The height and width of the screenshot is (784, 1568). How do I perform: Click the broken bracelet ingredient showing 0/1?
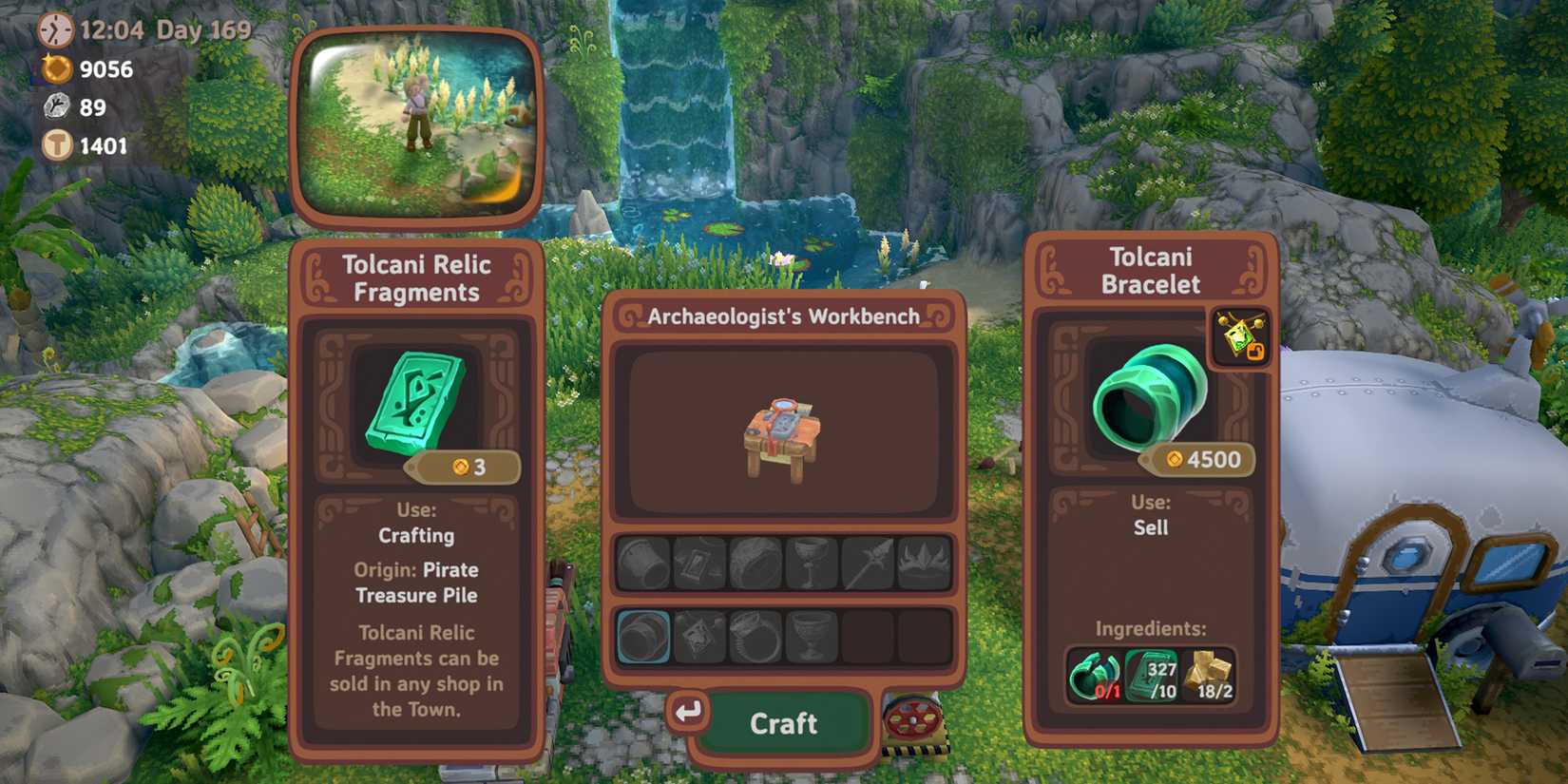tap(1093, 675)
